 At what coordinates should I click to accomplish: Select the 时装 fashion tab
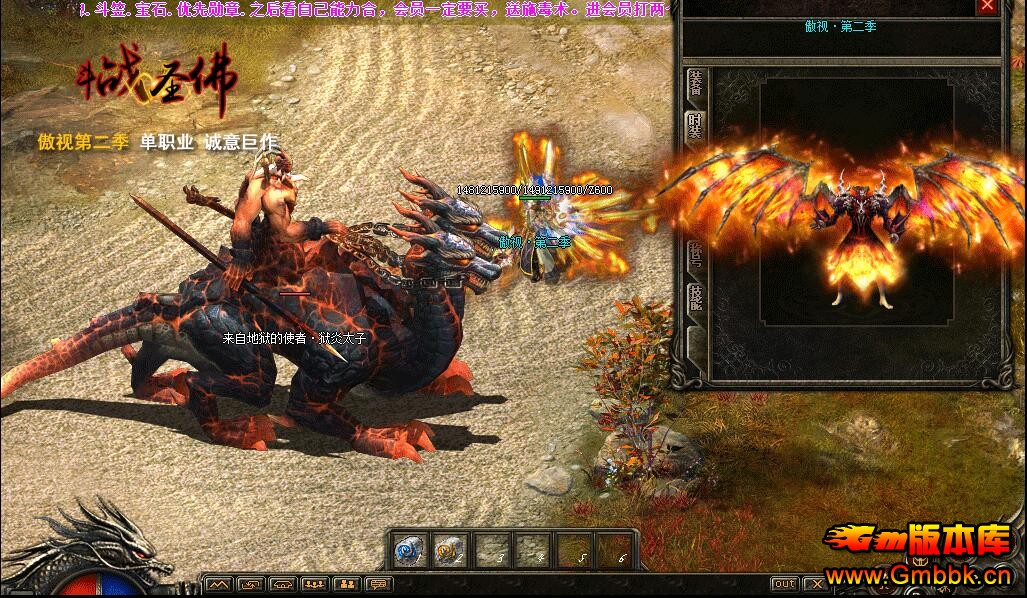click(x=692, y=127)
